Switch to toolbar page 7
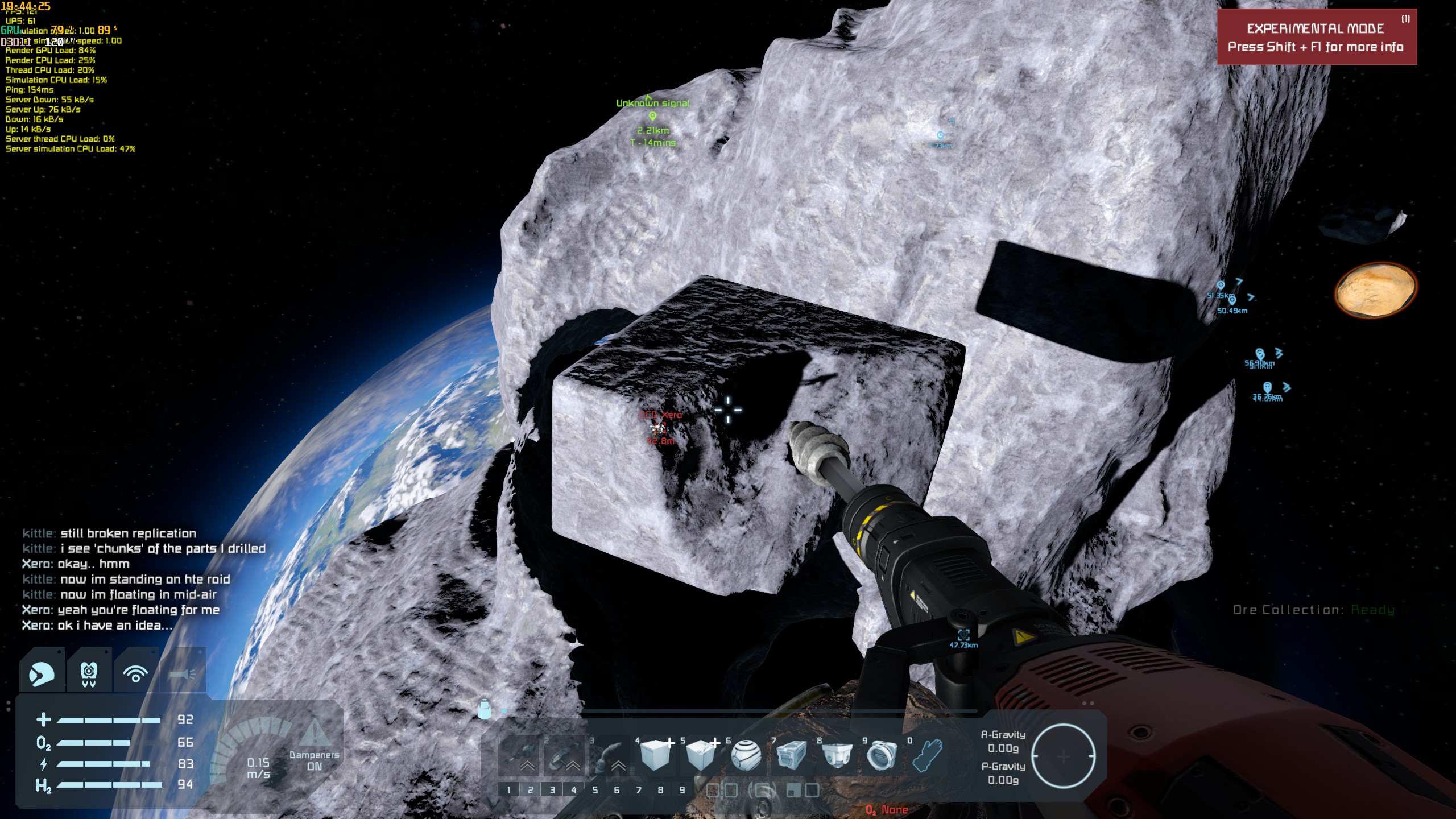 click(639, 790)
